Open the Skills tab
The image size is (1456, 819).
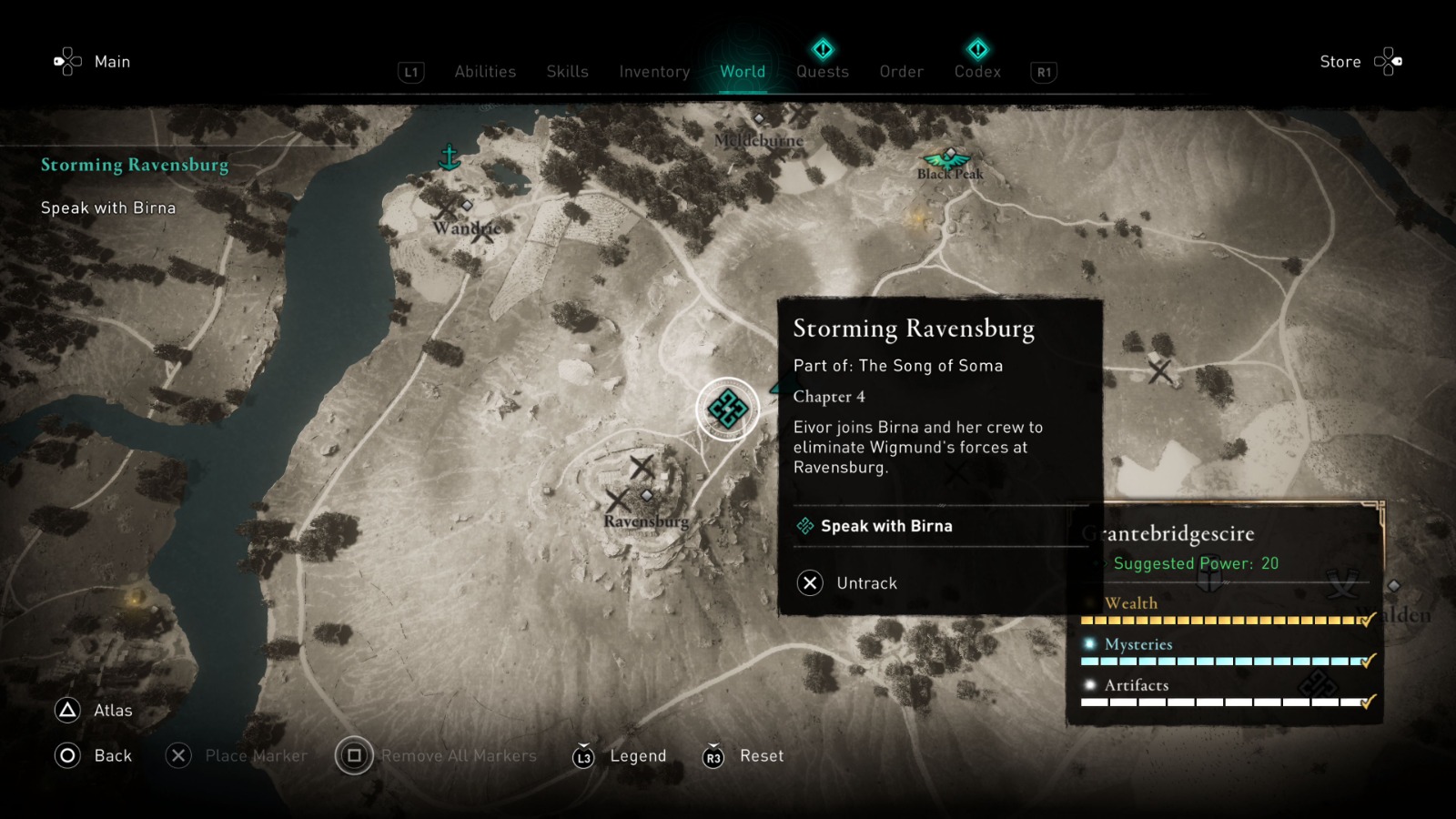tap(567, 72)
